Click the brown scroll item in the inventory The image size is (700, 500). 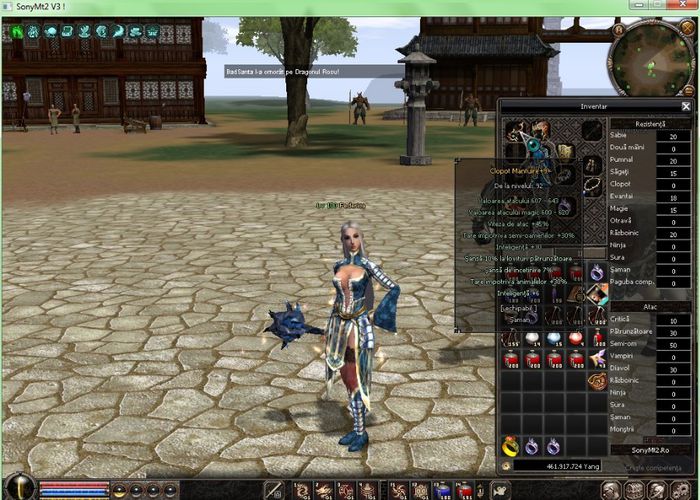[596, 381]
